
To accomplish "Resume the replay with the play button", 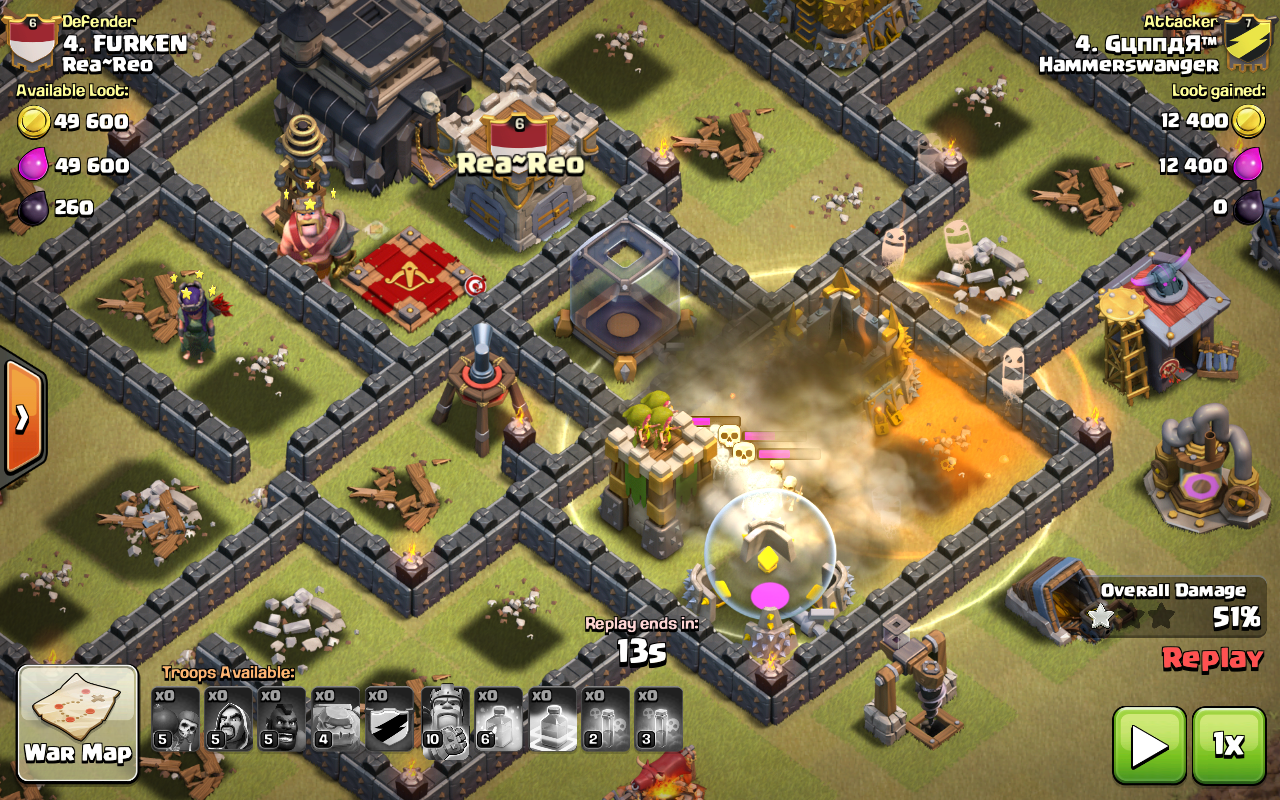I will tap(1149, 745).
